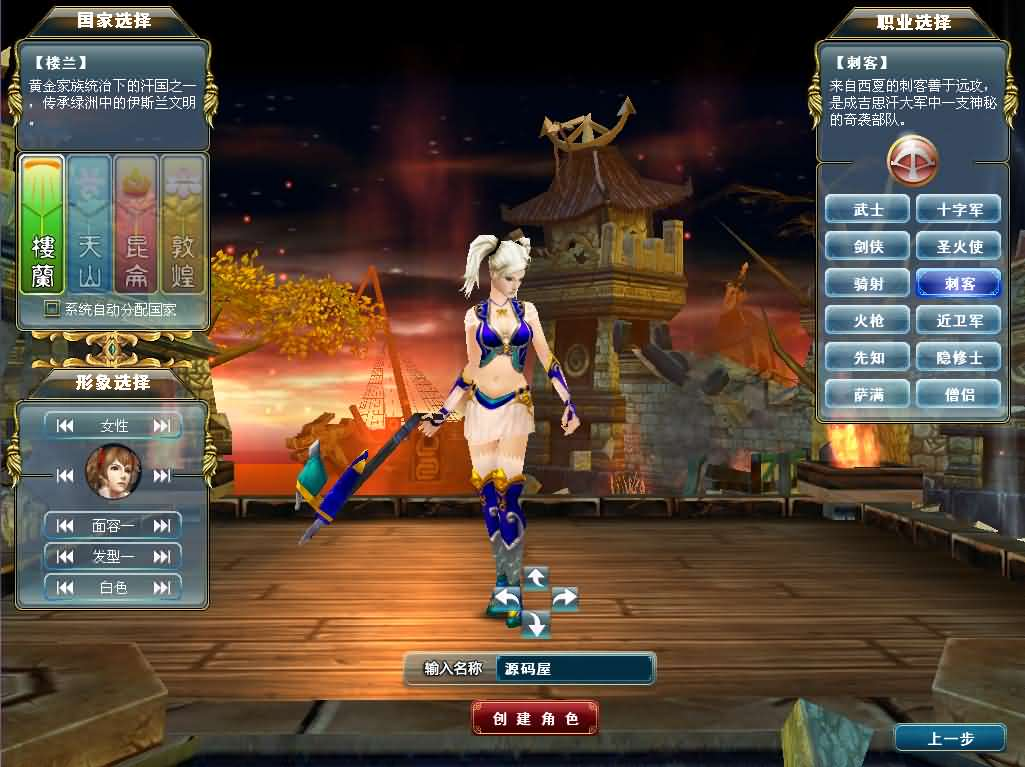This screenshot has width=1025, height=767.
Task: Select the 樓蘭 nation banner
Action: coord(42,224)
